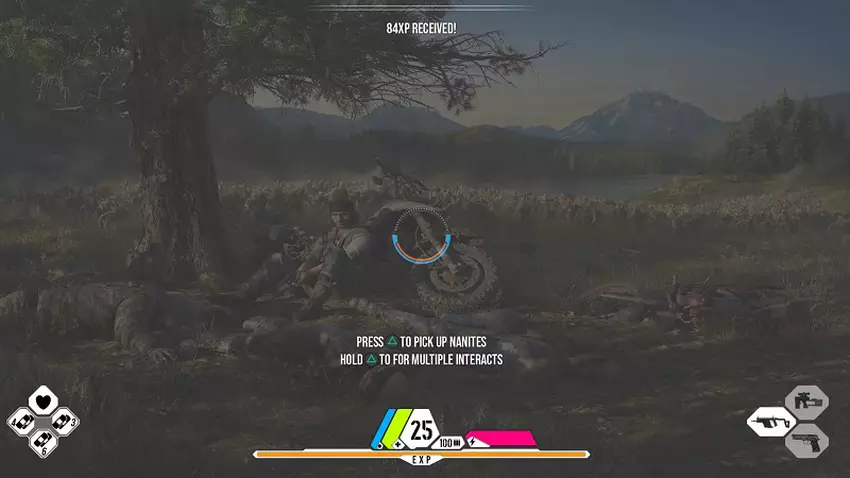The width and height of the screenshot is (850, 478).
Task: Choose the bandage slot with count 3
Action: click(62, 421)
